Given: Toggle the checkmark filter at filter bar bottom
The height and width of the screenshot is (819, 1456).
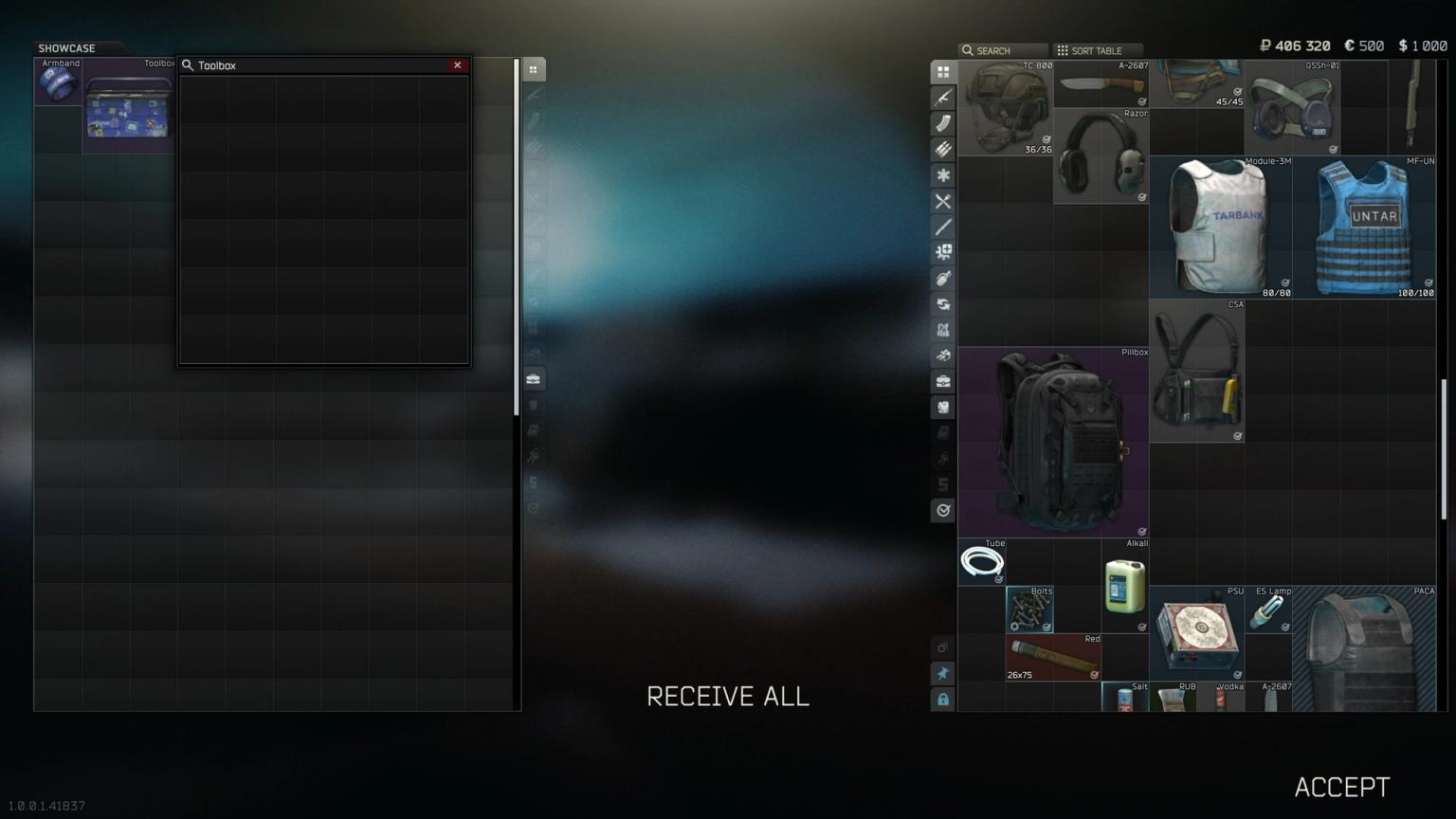Looking at the screenshot, I should 943,510.
